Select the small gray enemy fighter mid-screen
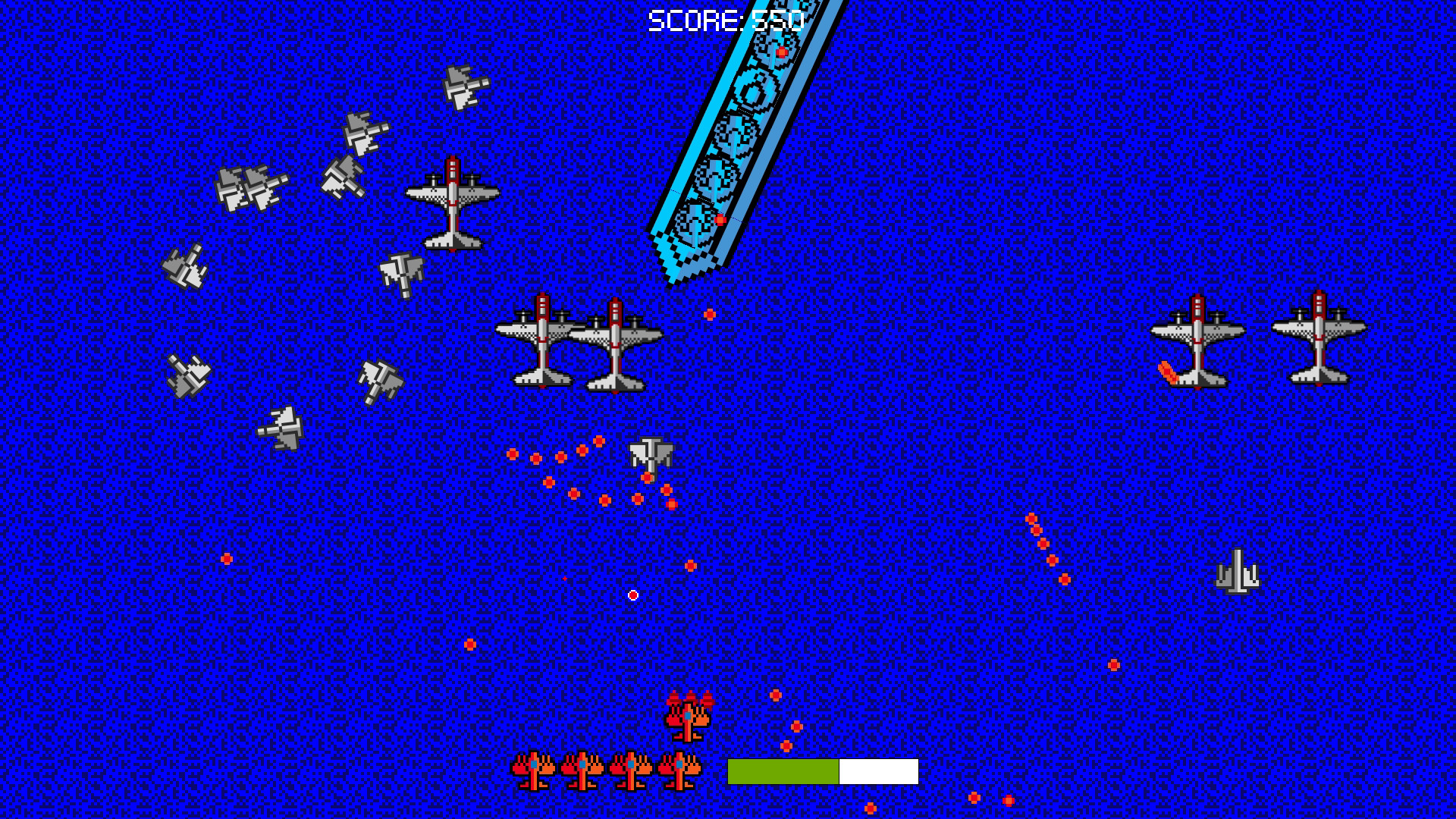Image resolution: width=1456 pixels, height=819 pixels. click(x=652, y=455)
